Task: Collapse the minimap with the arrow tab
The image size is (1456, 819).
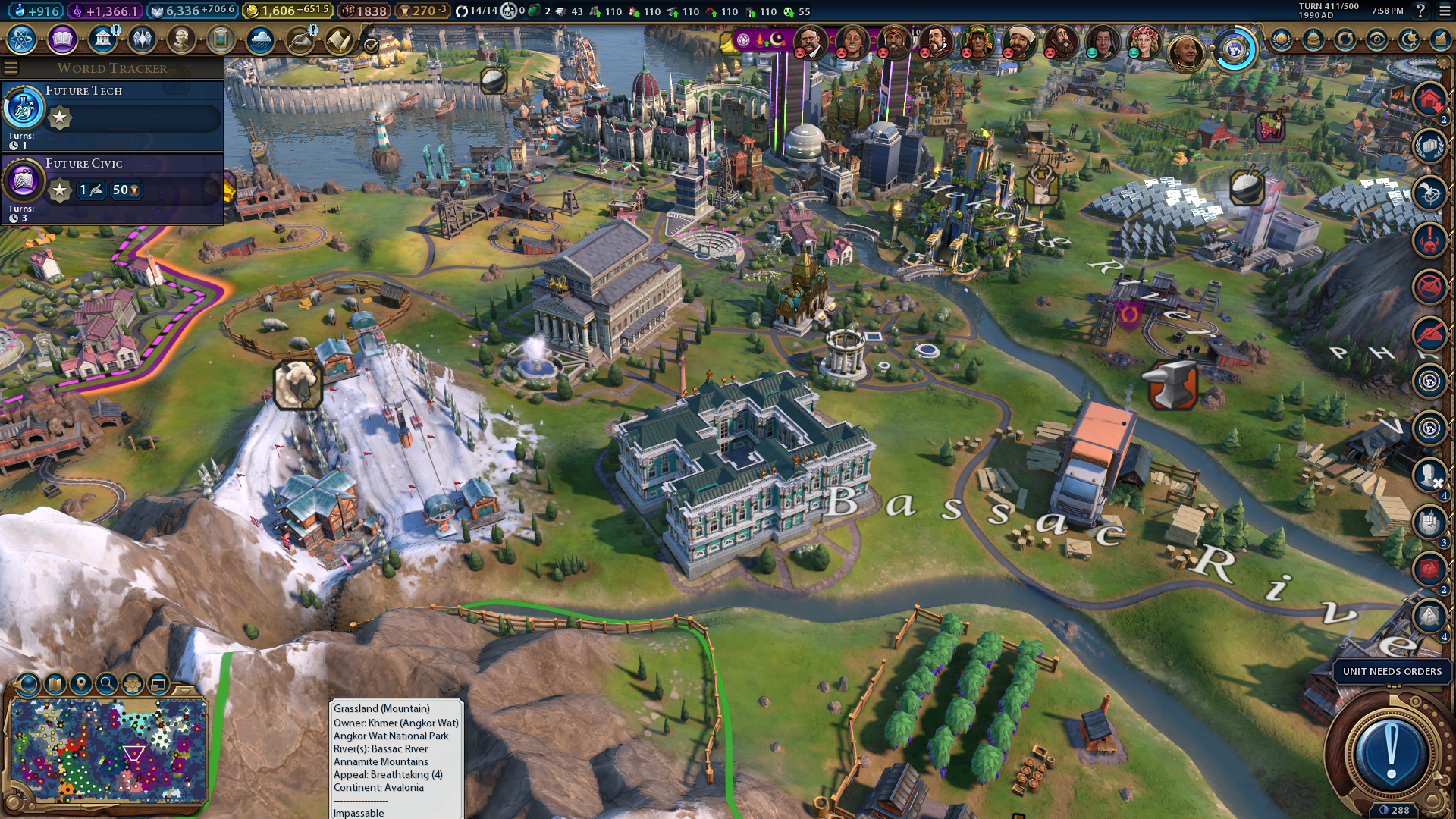Action: pyautogui.click(x=184, y=689)
